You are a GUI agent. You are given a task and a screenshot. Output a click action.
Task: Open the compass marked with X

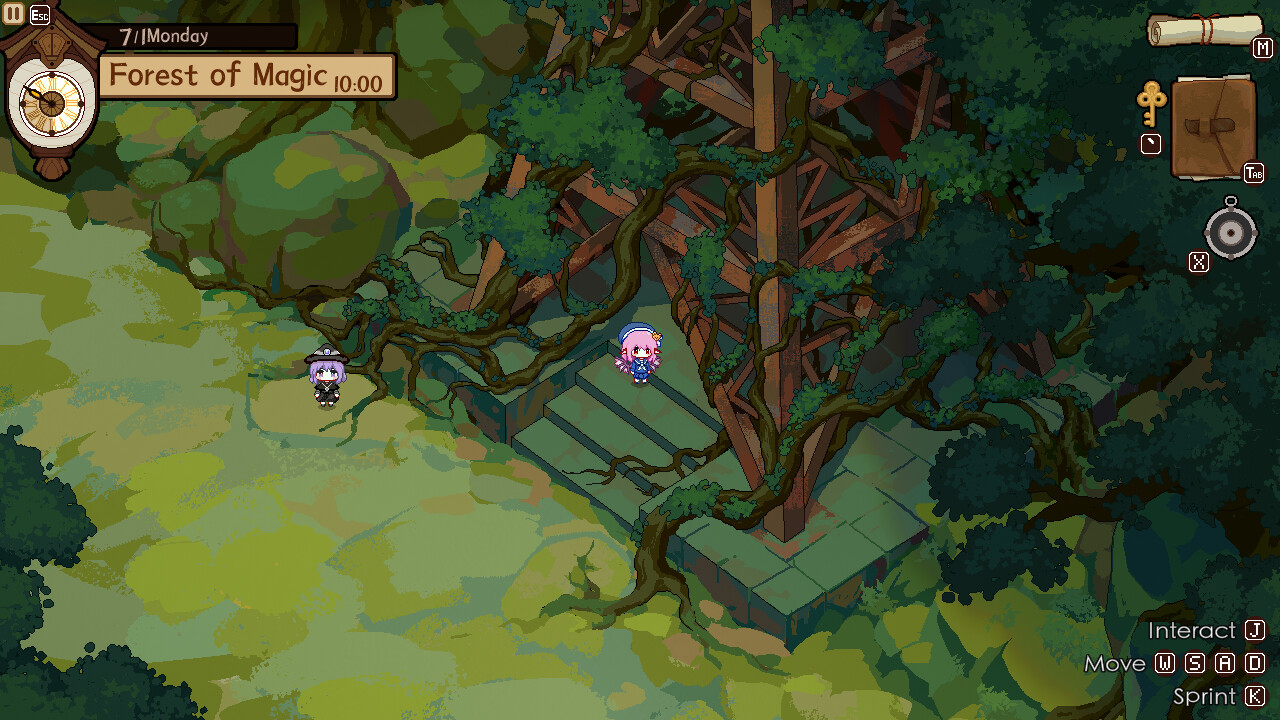point(1230,232)
